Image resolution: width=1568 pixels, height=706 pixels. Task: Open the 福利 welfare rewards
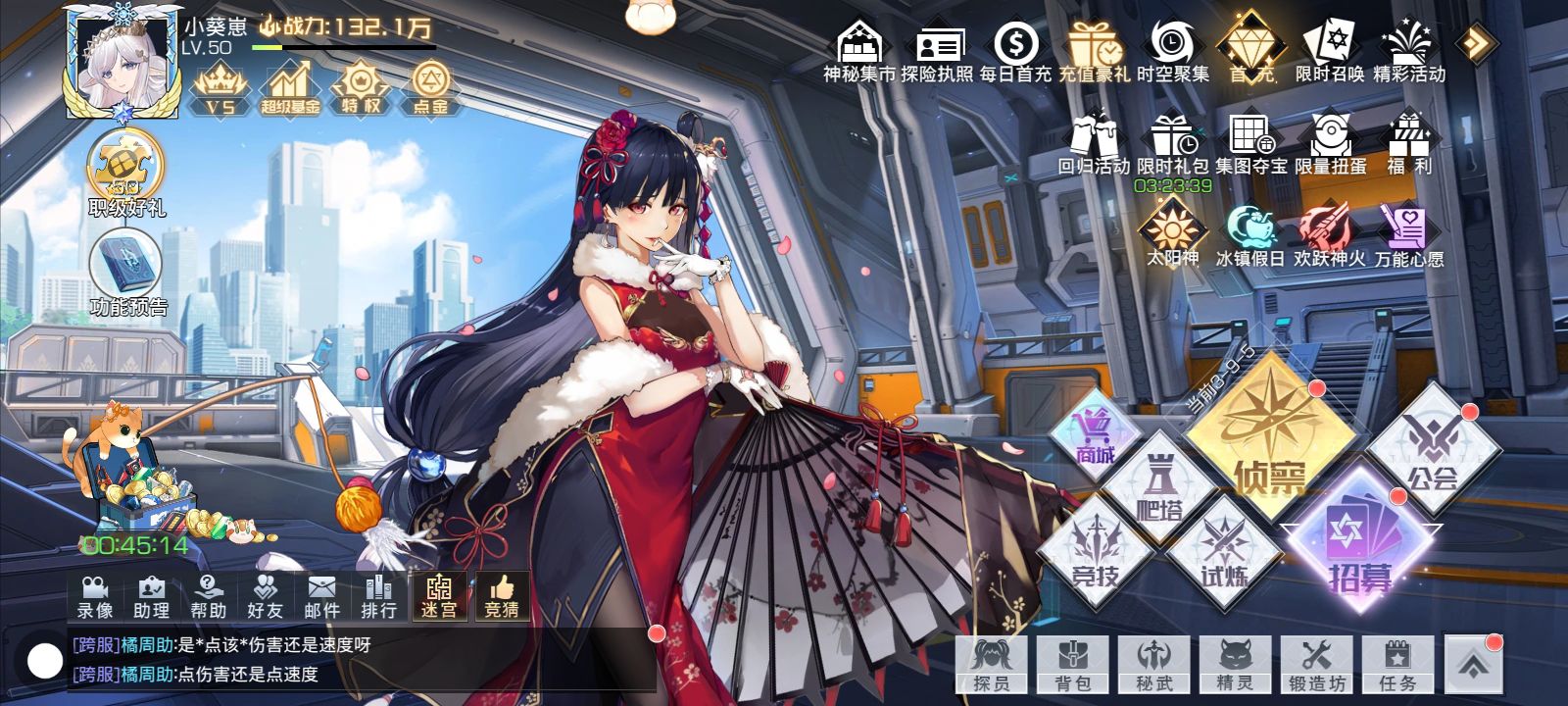click(1409, 145)
